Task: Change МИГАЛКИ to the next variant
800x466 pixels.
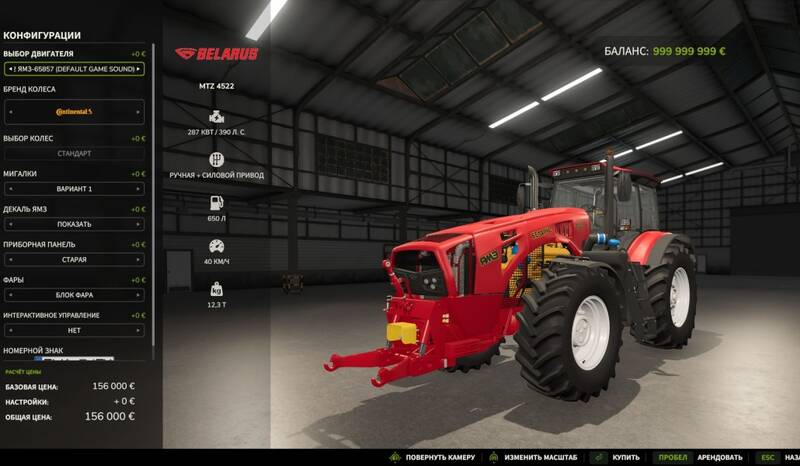Action: pos(139,189)
